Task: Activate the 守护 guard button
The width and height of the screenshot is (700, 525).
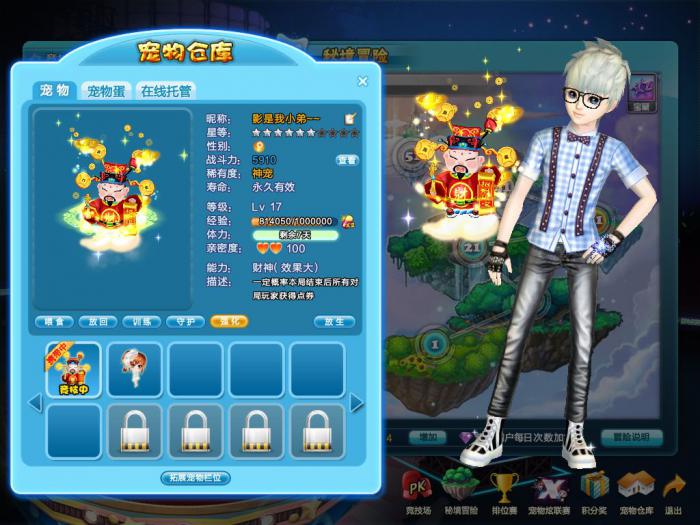Action: coord(184,322)
